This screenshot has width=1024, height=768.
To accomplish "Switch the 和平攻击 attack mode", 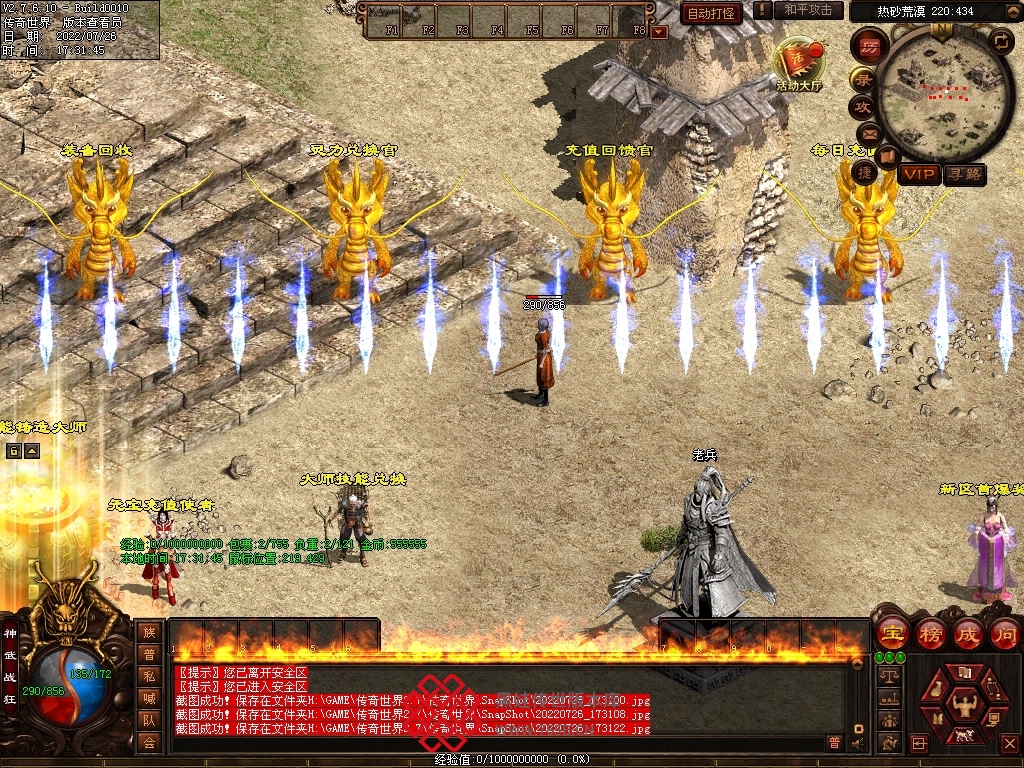I will 808,11.
